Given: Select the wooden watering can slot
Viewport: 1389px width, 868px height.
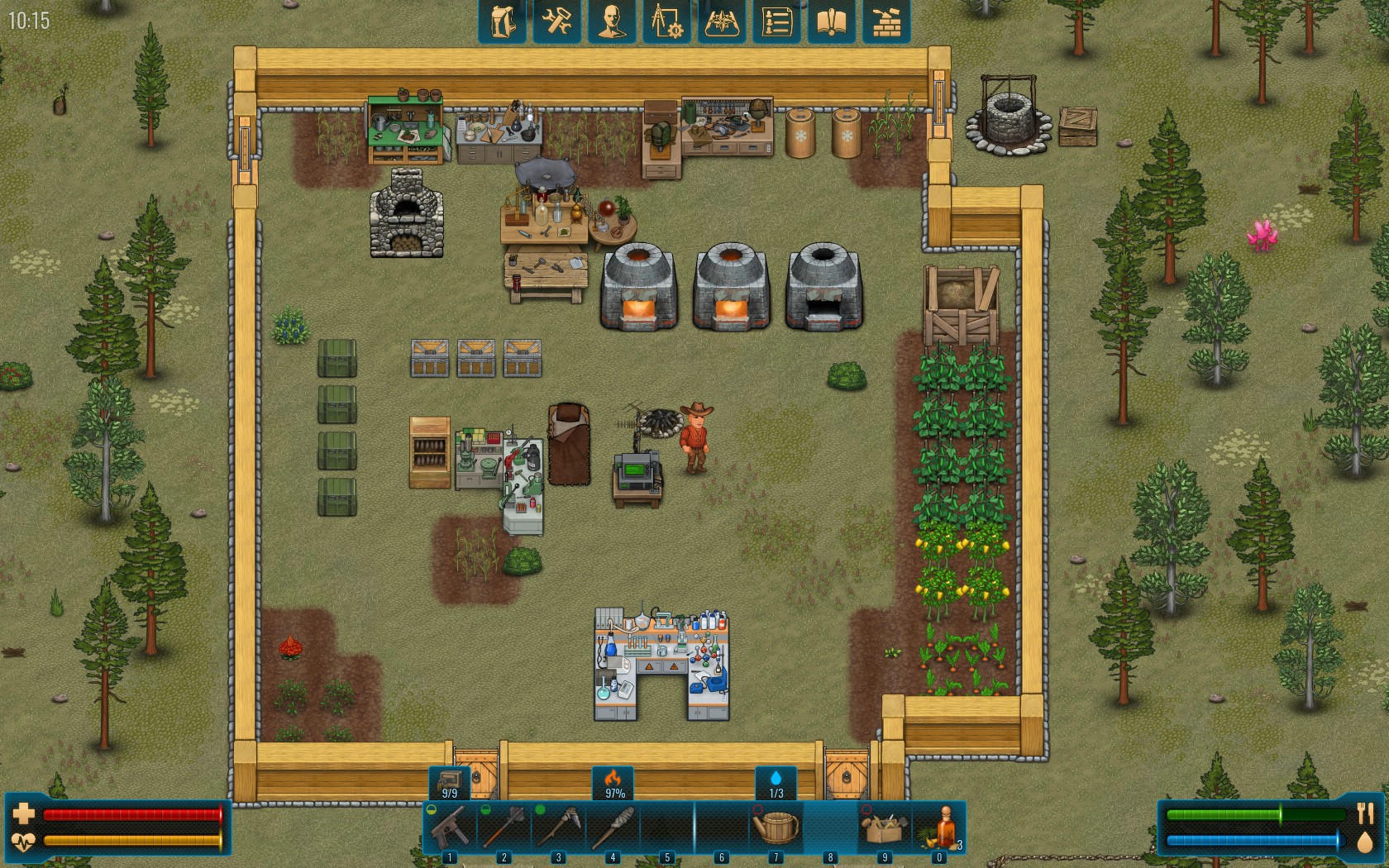Looking at the screenshot, I should [x=776, y=826].
